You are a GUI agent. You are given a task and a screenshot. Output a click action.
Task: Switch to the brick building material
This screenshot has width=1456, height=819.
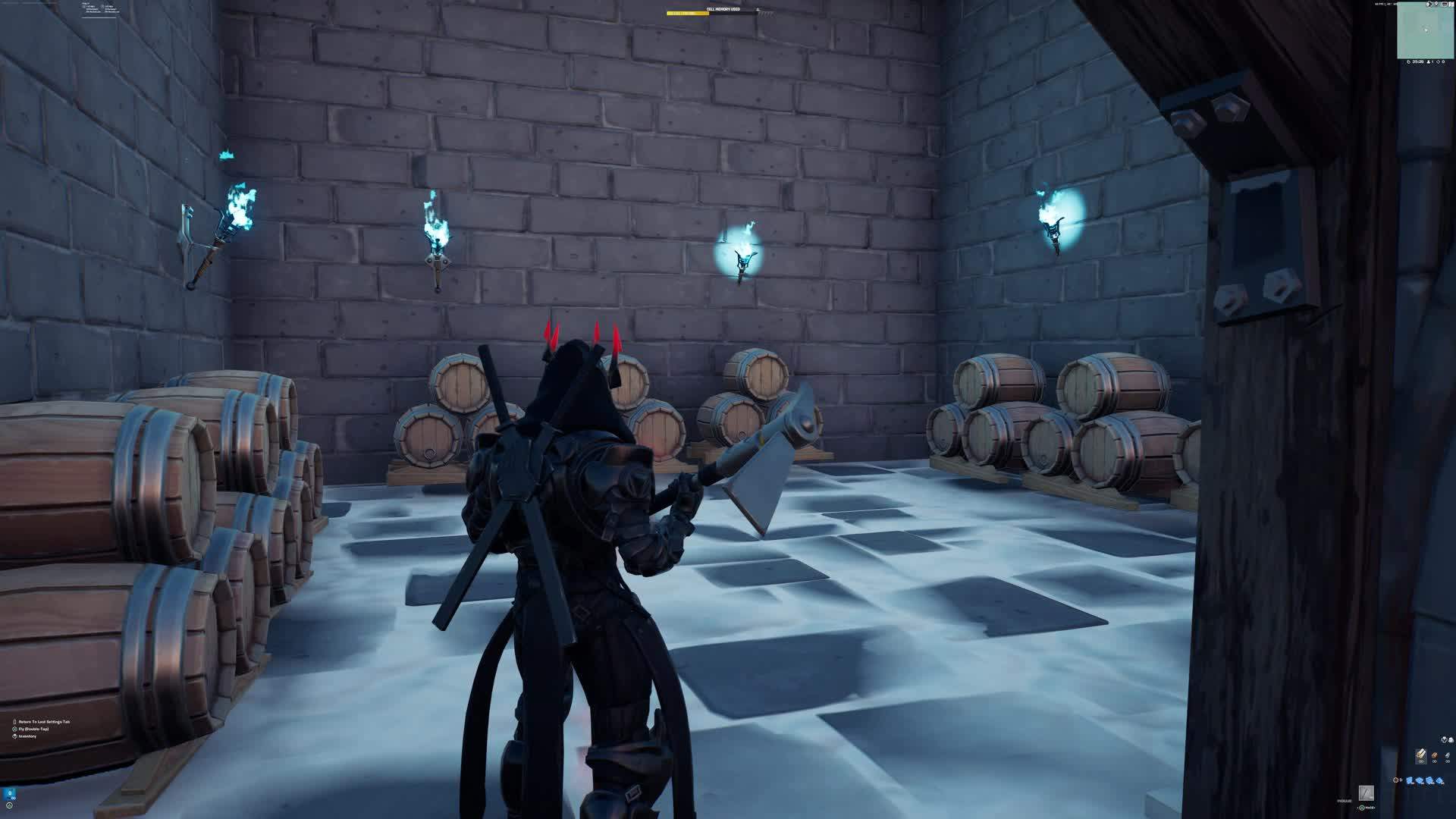pyautogui.click(x=1434, y=756)
